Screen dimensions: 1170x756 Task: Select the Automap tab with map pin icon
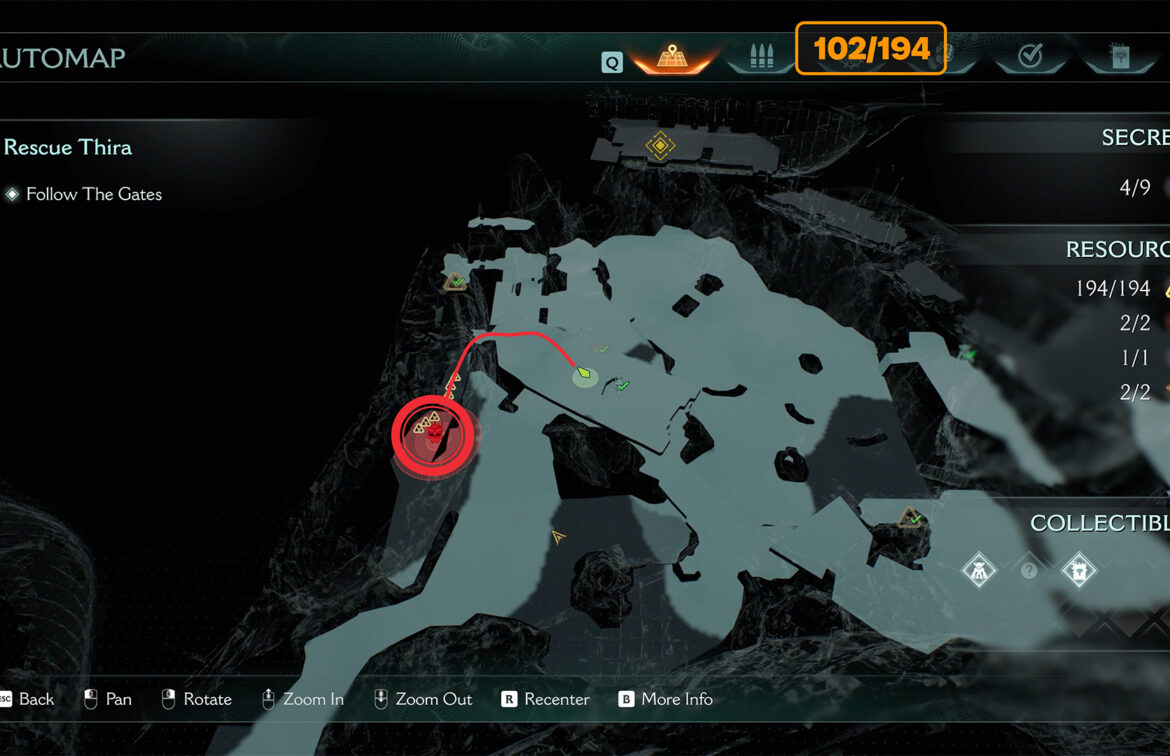672,57
